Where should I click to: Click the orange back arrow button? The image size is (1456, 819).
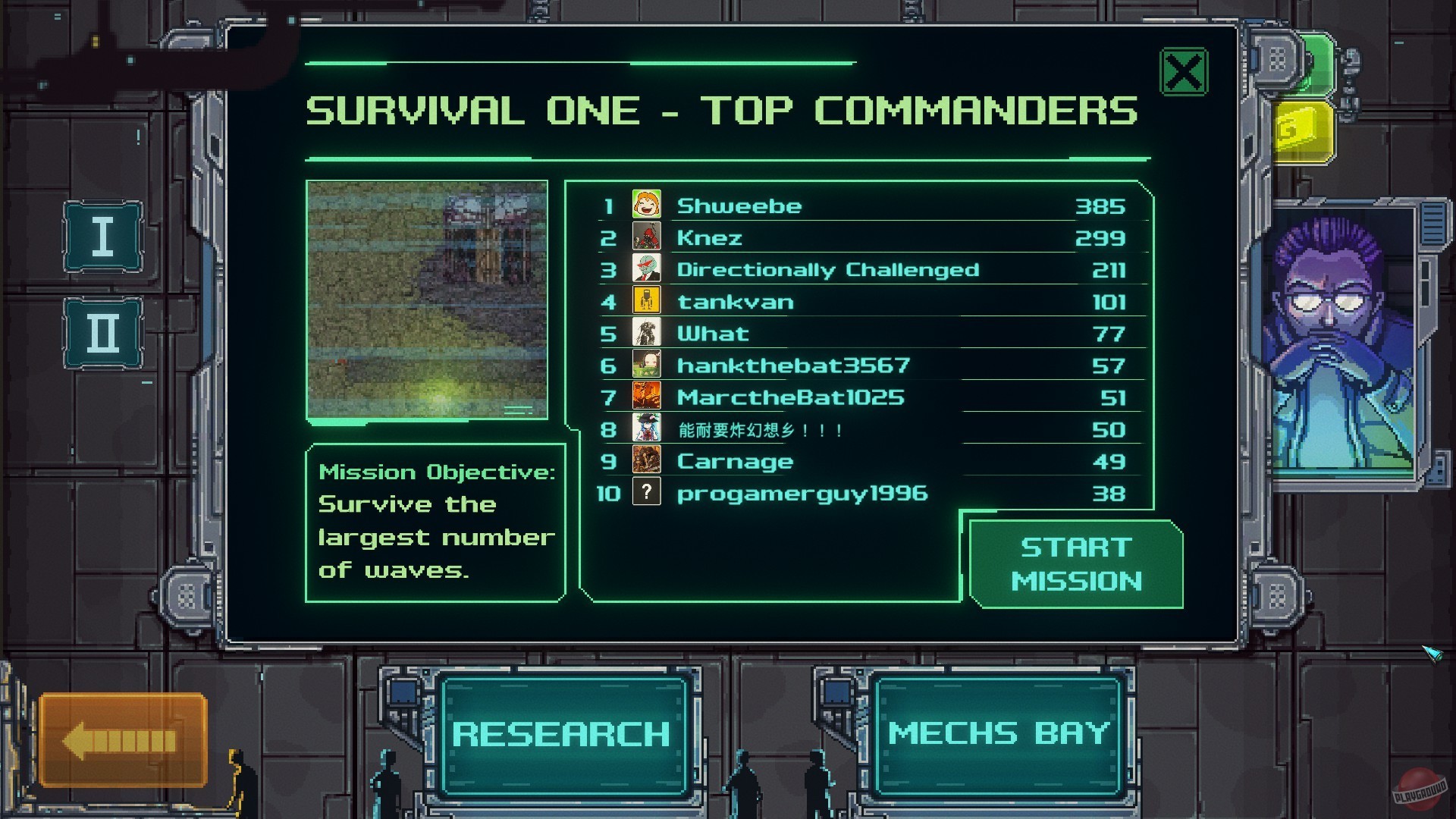tap(121, 739)
